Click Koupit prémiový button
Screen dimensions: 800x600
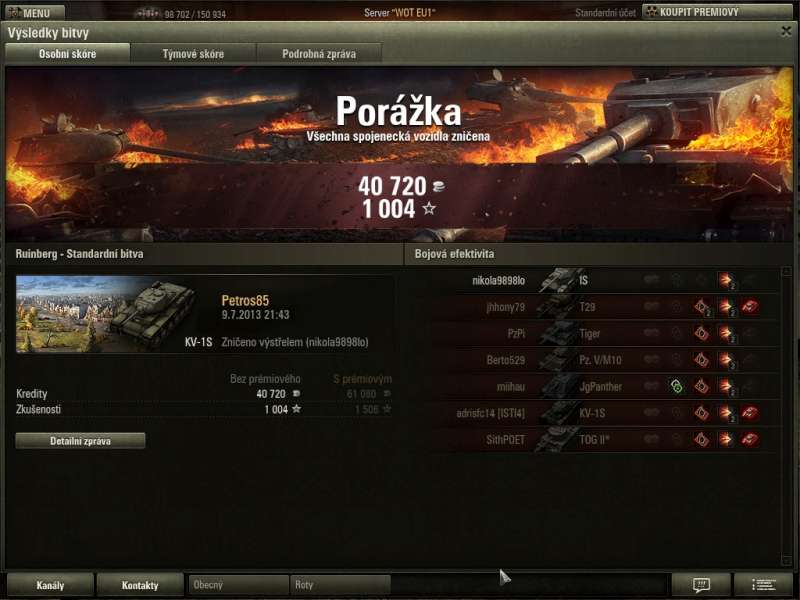pos(717,13)
